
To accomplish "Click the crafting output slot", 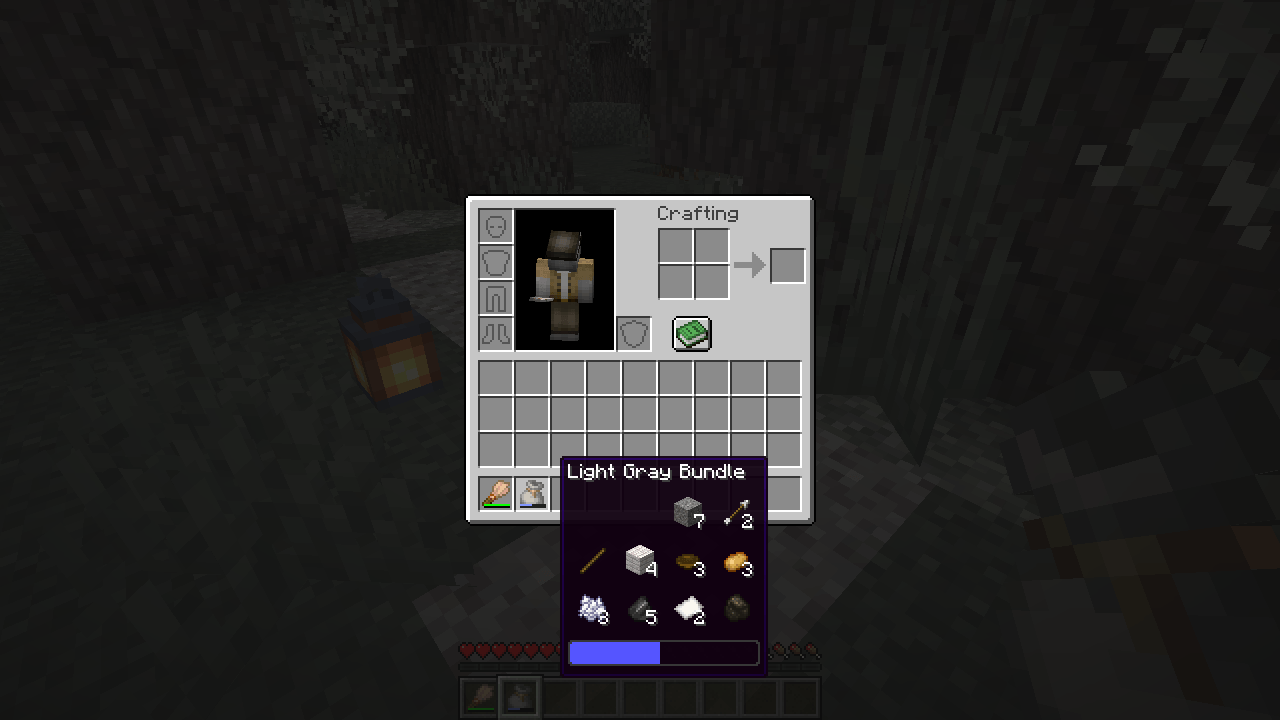I will [x=786, y=264].
